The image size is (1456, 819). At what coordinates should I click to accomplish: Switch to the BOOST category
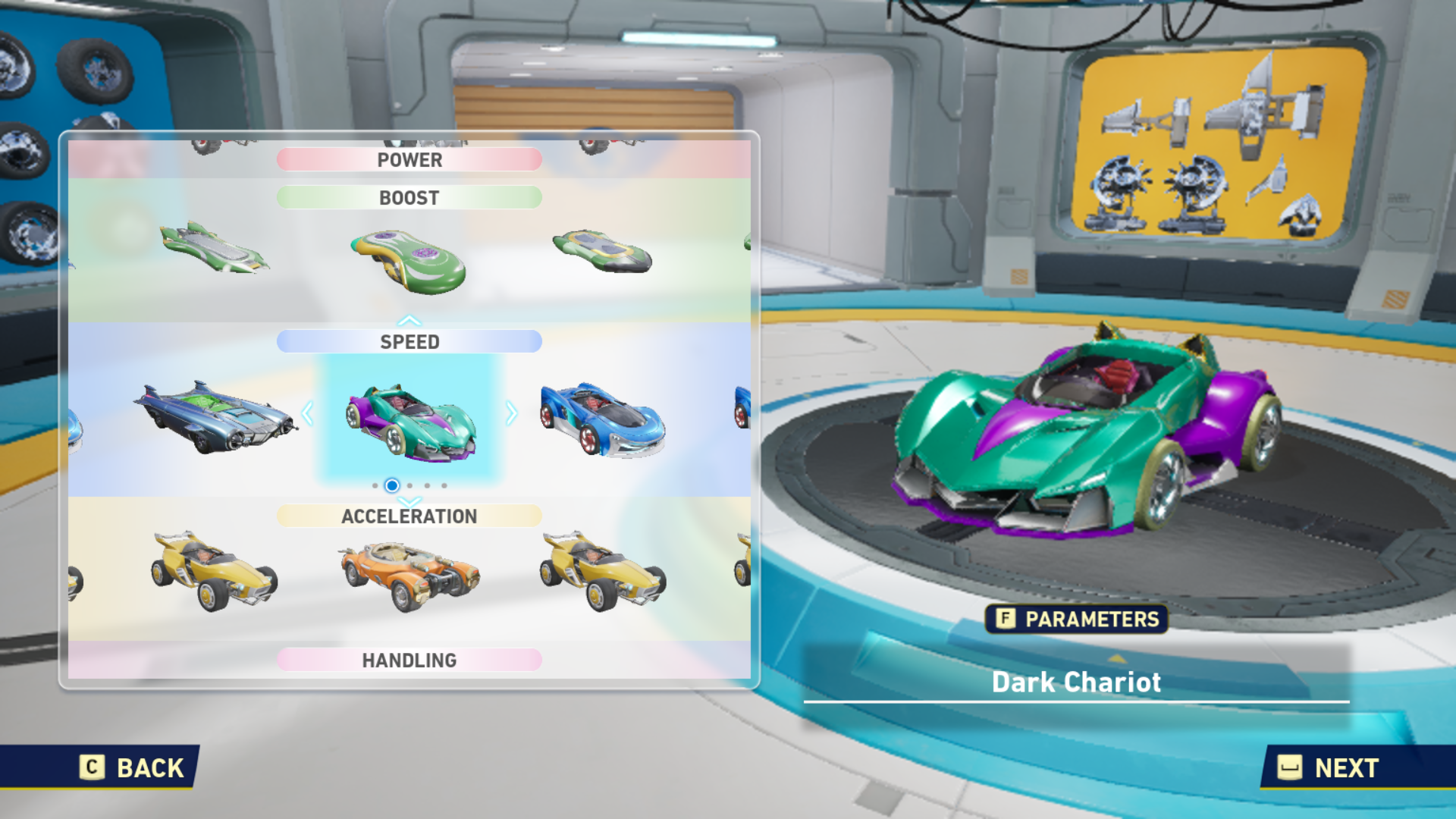[x=409, y=197]
